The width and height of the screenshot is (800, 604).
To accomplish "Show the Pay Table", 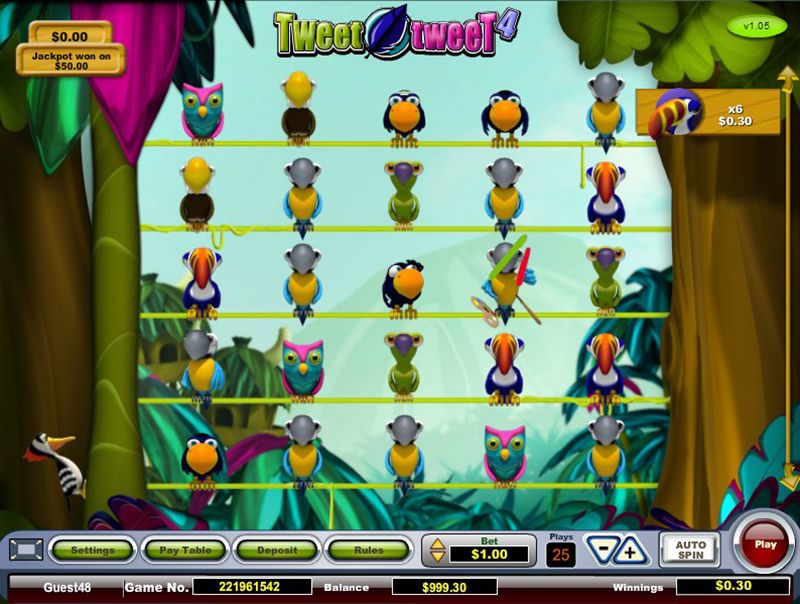I will tap(184, 550).
